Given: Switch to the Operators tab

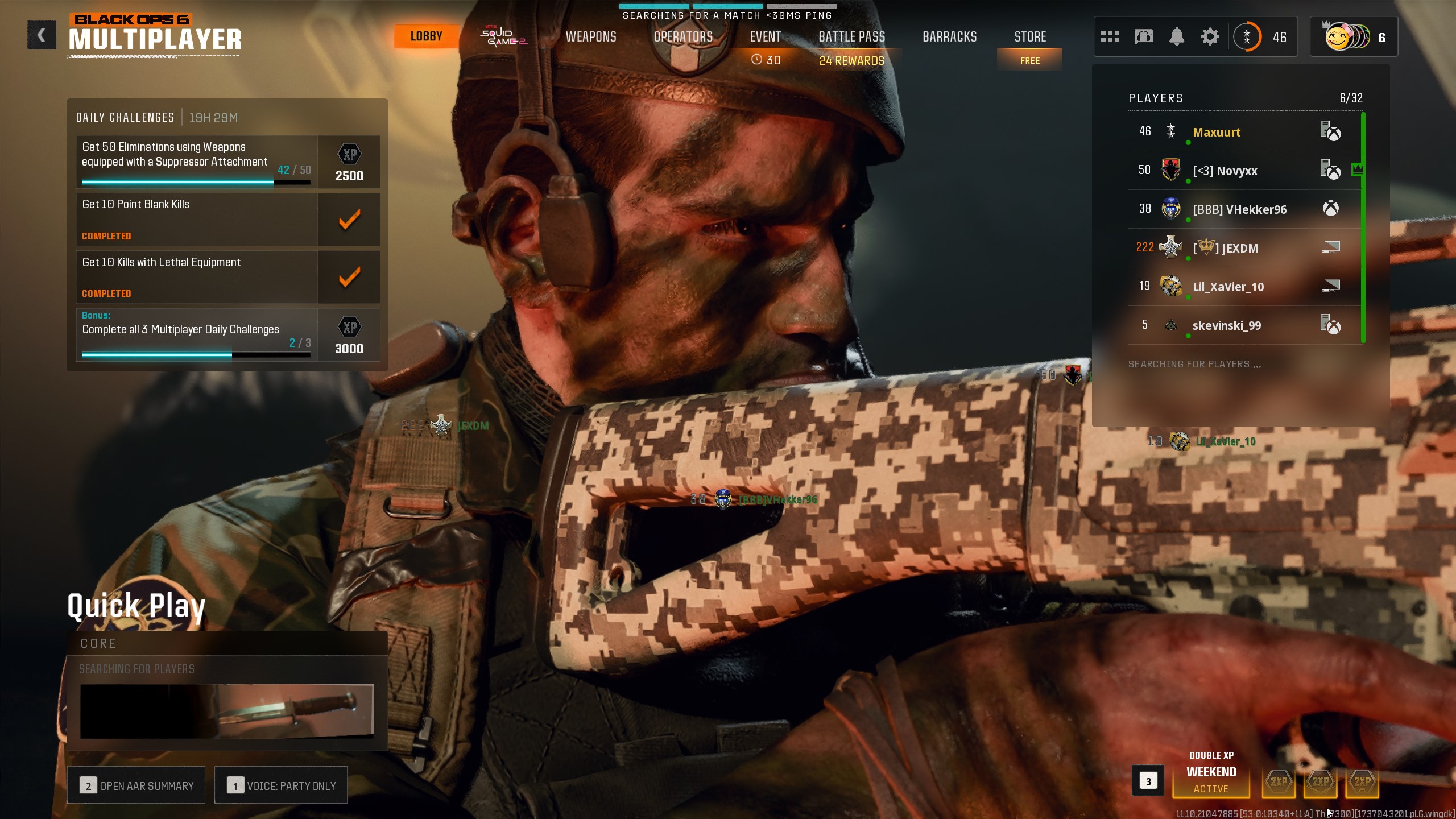Looking at the screenshot, I should [x=683, y=37].
